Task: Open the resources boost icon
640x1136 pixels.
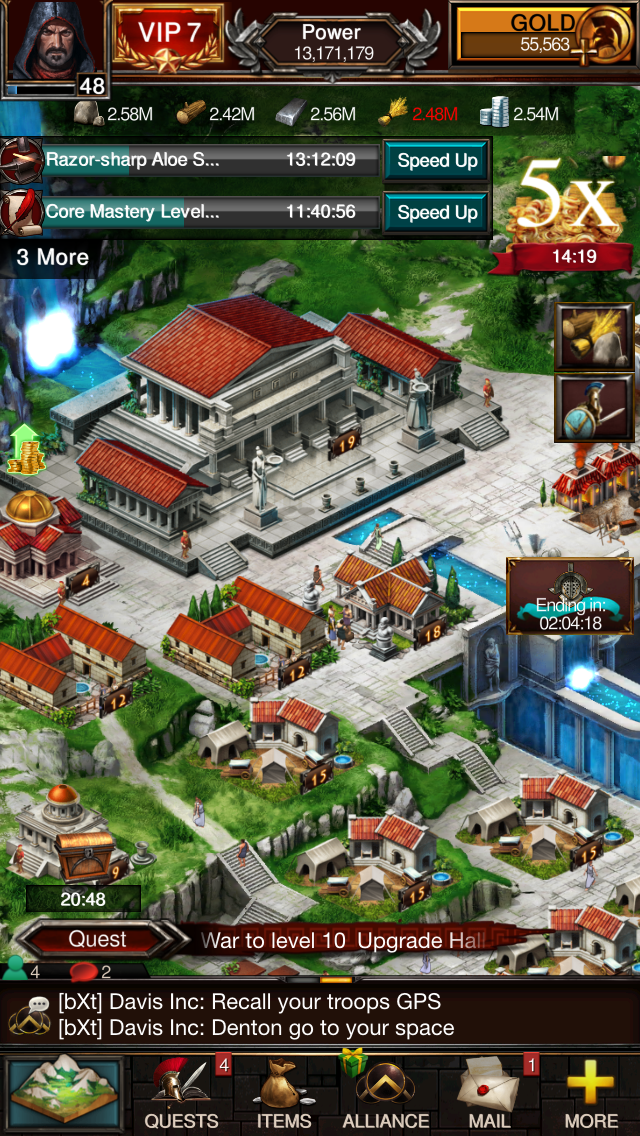Action: point(594,338)
